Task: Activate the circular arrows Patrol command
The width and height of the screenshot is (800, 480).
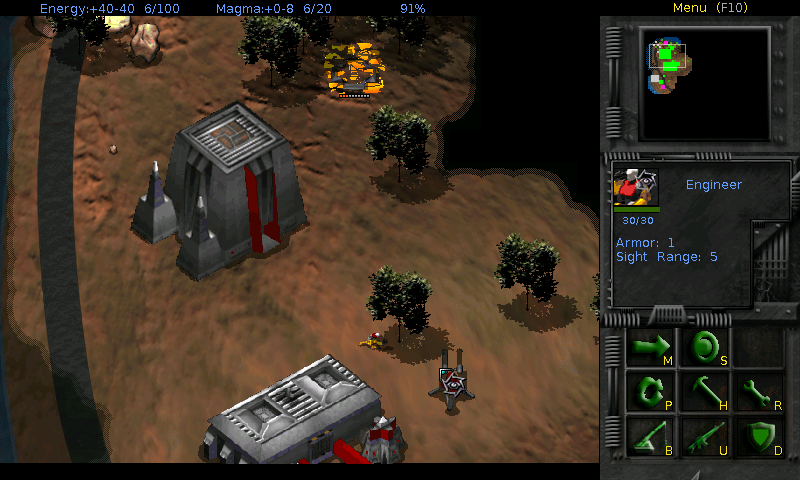Action: click(650, 392)
